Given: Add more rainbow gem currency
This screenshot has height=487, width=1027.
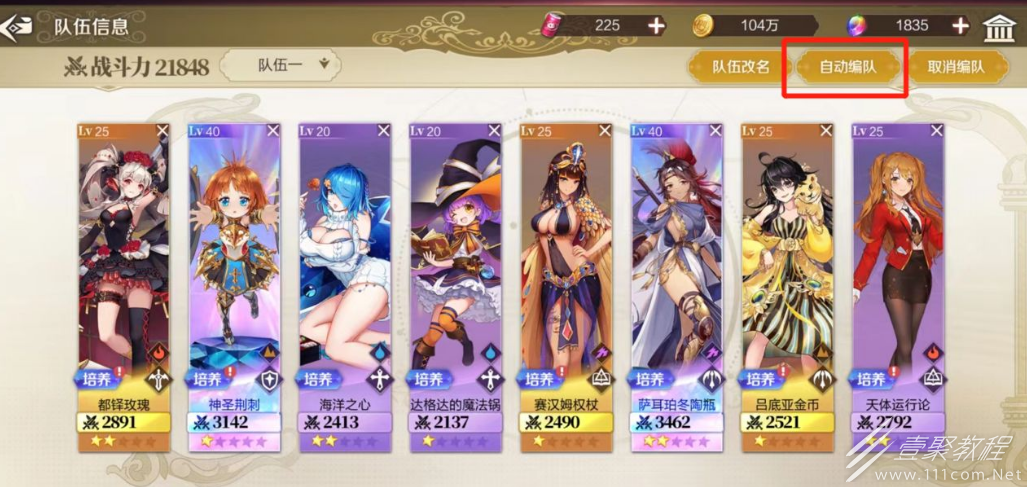Looking at the screenshot, I should point(960,26).
